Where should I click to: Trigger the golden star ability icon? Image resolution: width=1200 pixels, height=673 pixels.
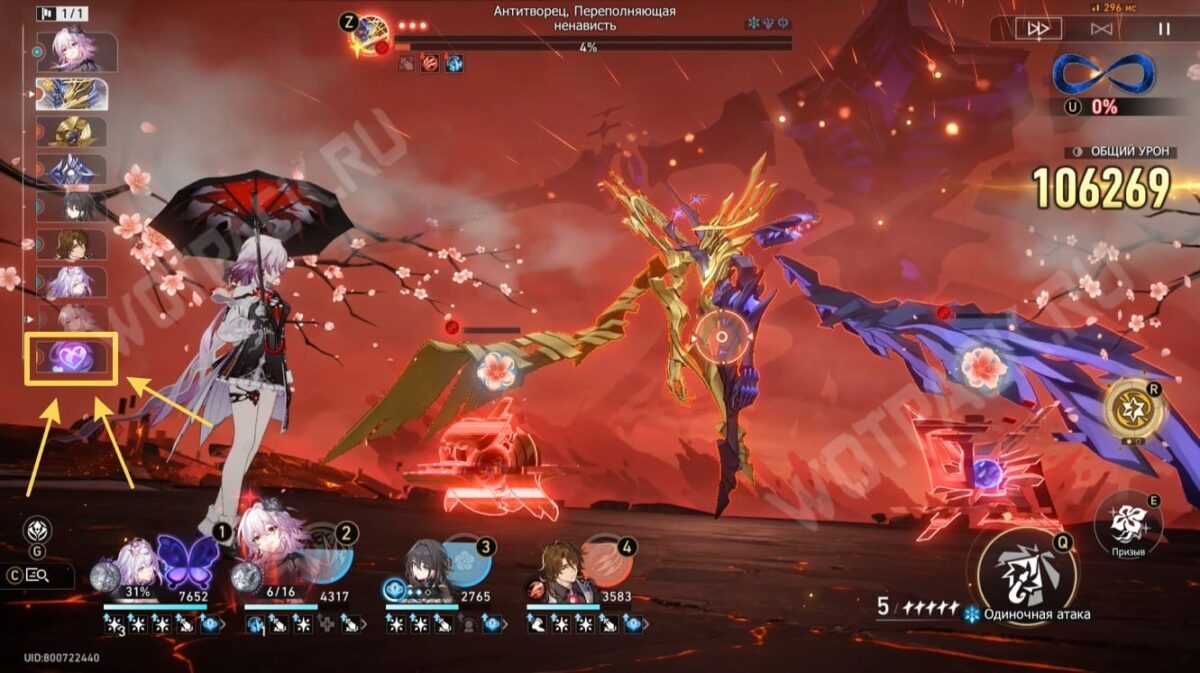(1133, 408)
